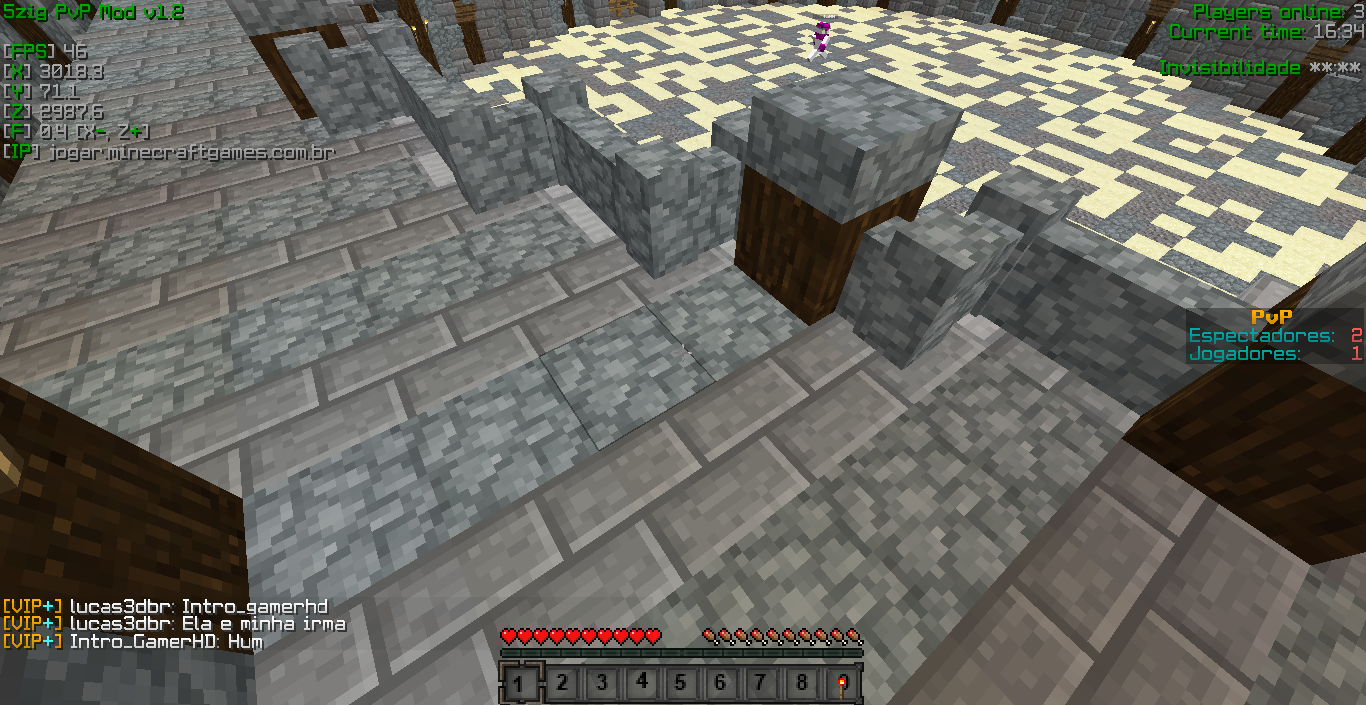Pick hotbar slot number 4
Image resolution: width=1366 pixels, height=705 pixels.
click(641, 684)
